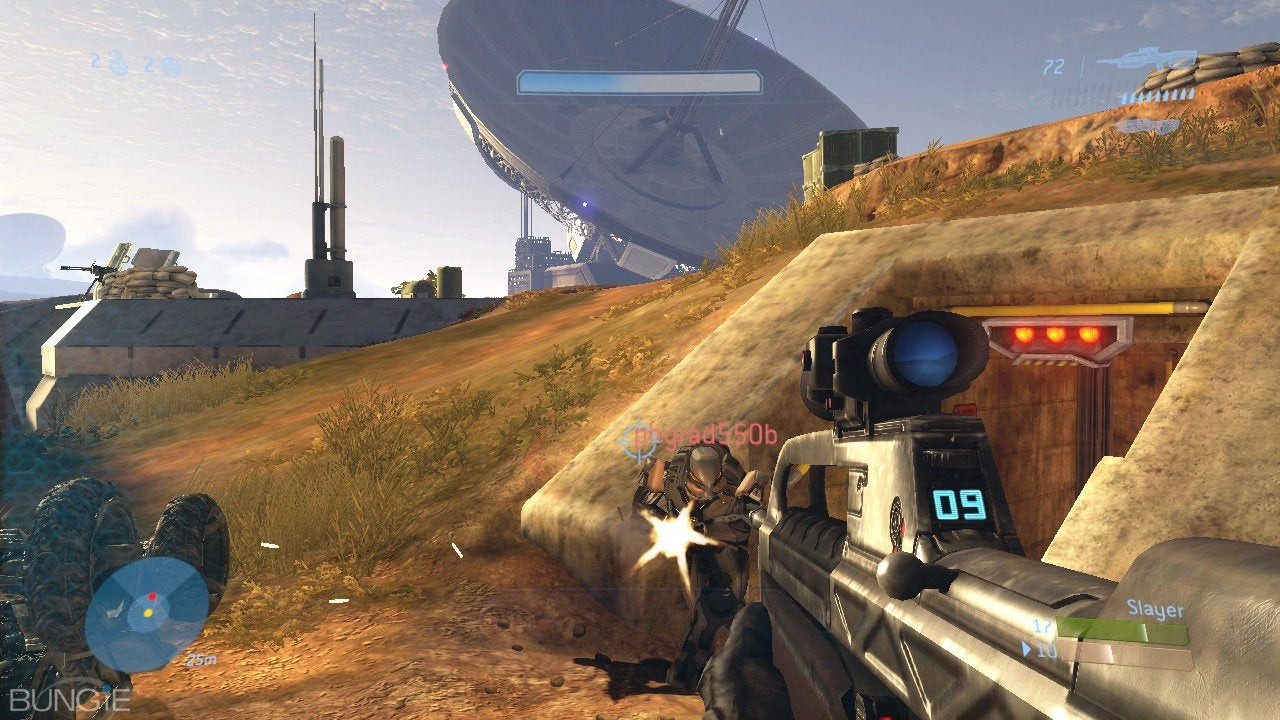Screen dimensions: 1280x720
Task: Click the Slayer game mode label
Action: click(x=1155, y=609)
